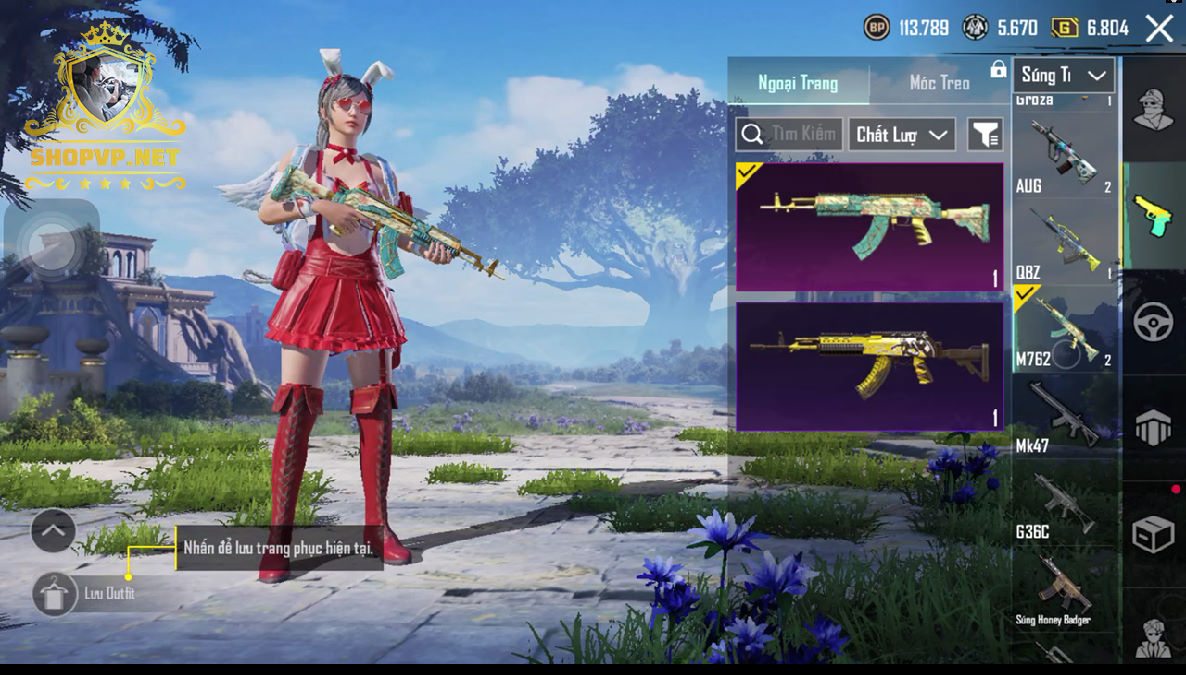1186x675 pixels.
Task: Pick QBZ from the weapon list
Action: tap(1063, 243)
